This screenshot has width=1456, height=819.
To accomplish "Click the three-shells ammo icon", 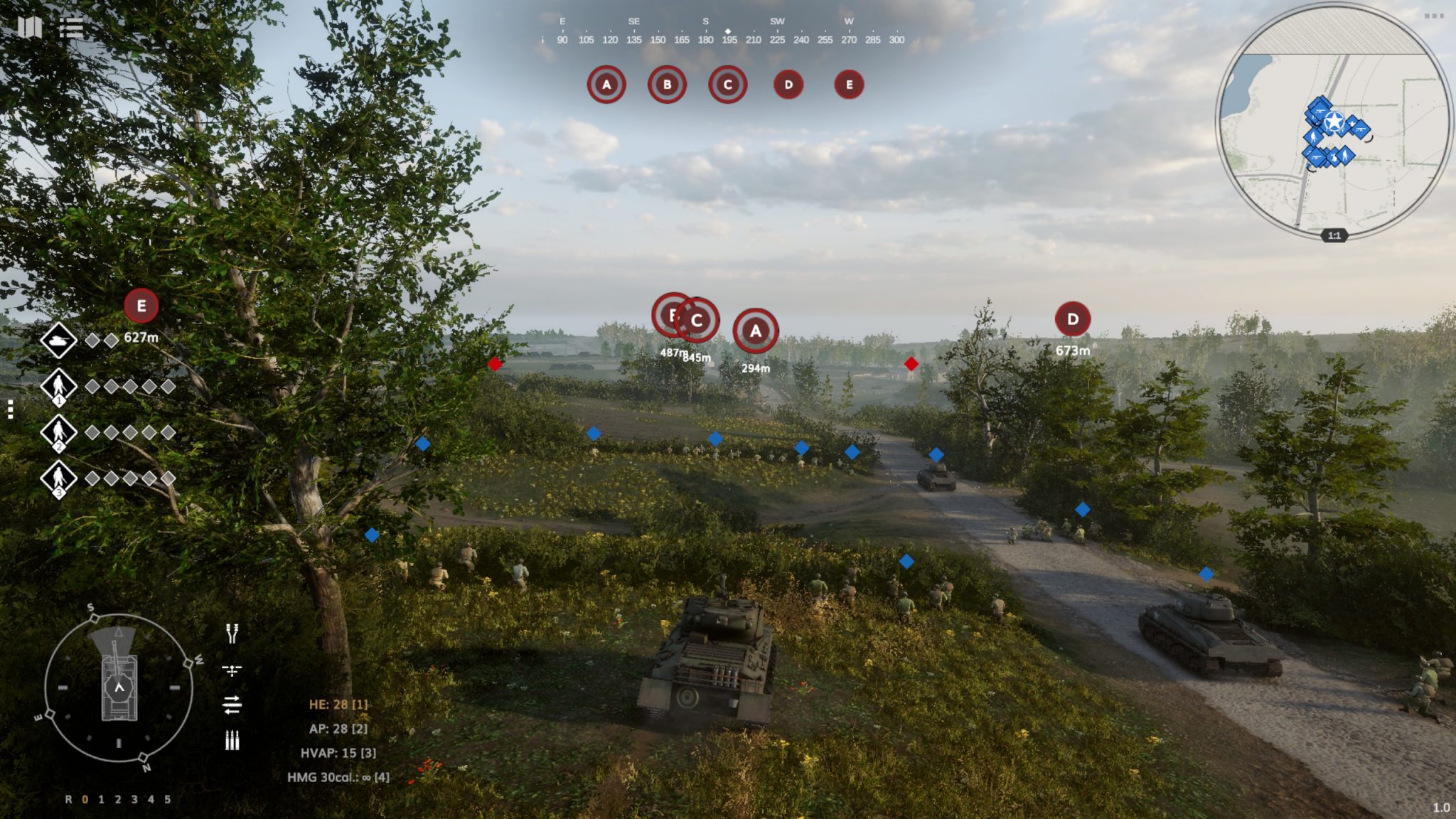I will (232, 740).
